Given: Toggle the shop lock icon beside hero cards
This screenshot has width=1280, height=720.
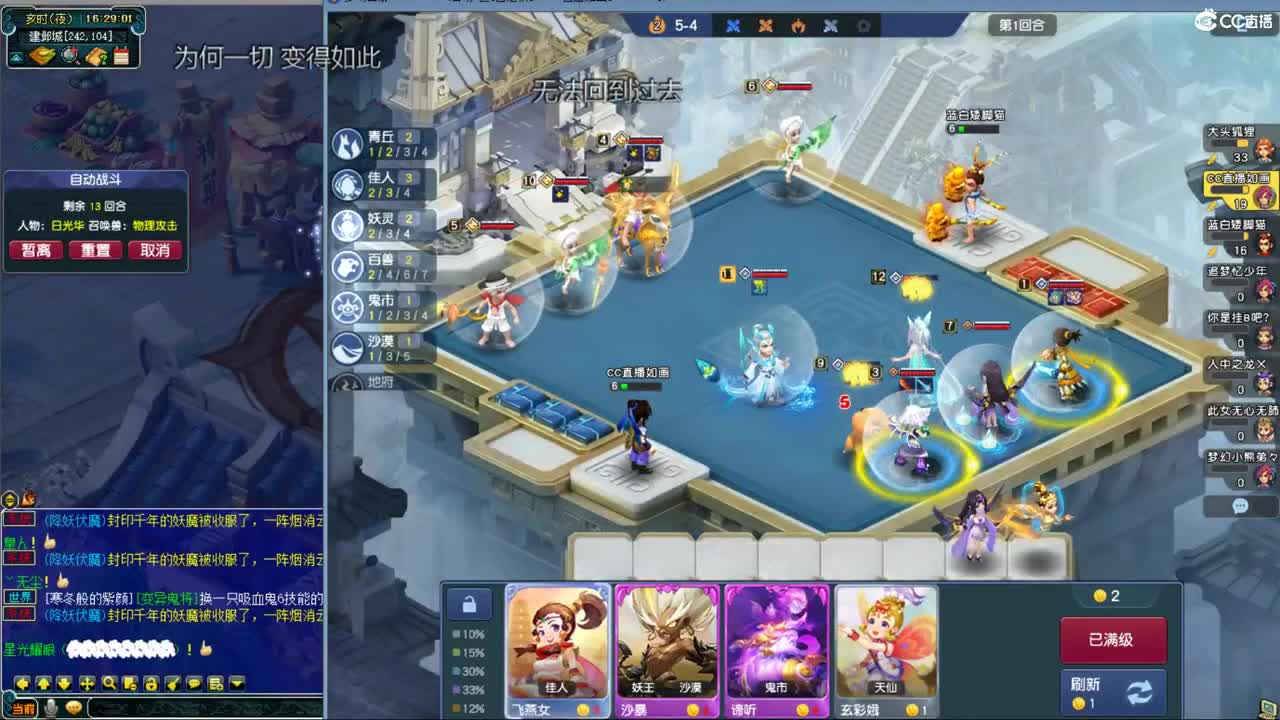Looking at the screenshot, I should [470, 603].
